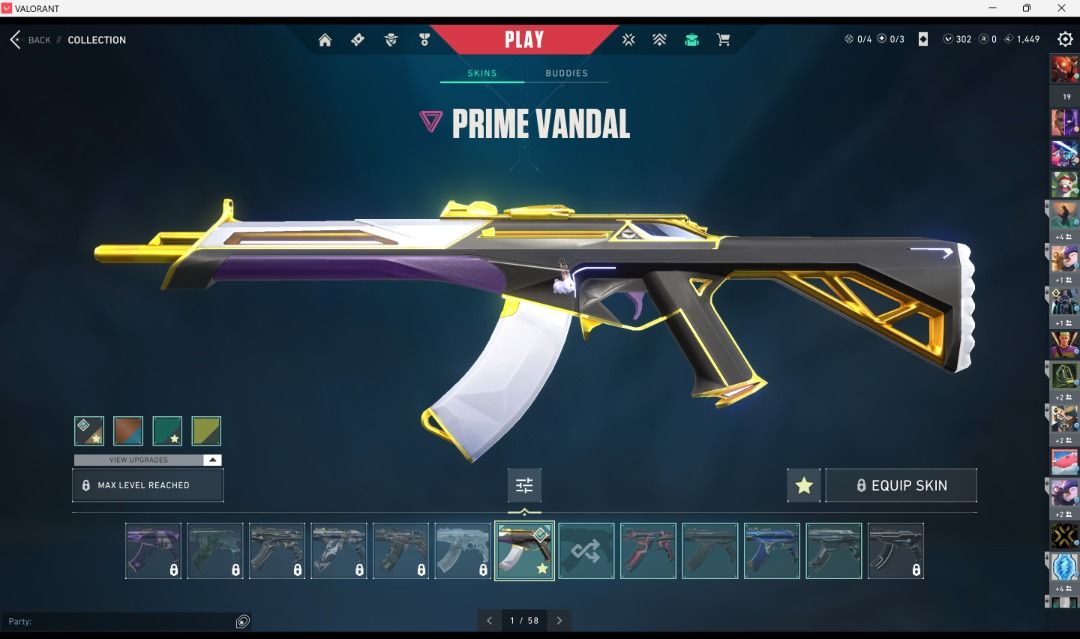The width and height of the screenshot is (1080, 639).
Task: Go to the next skins page
Action: [560, 621]
